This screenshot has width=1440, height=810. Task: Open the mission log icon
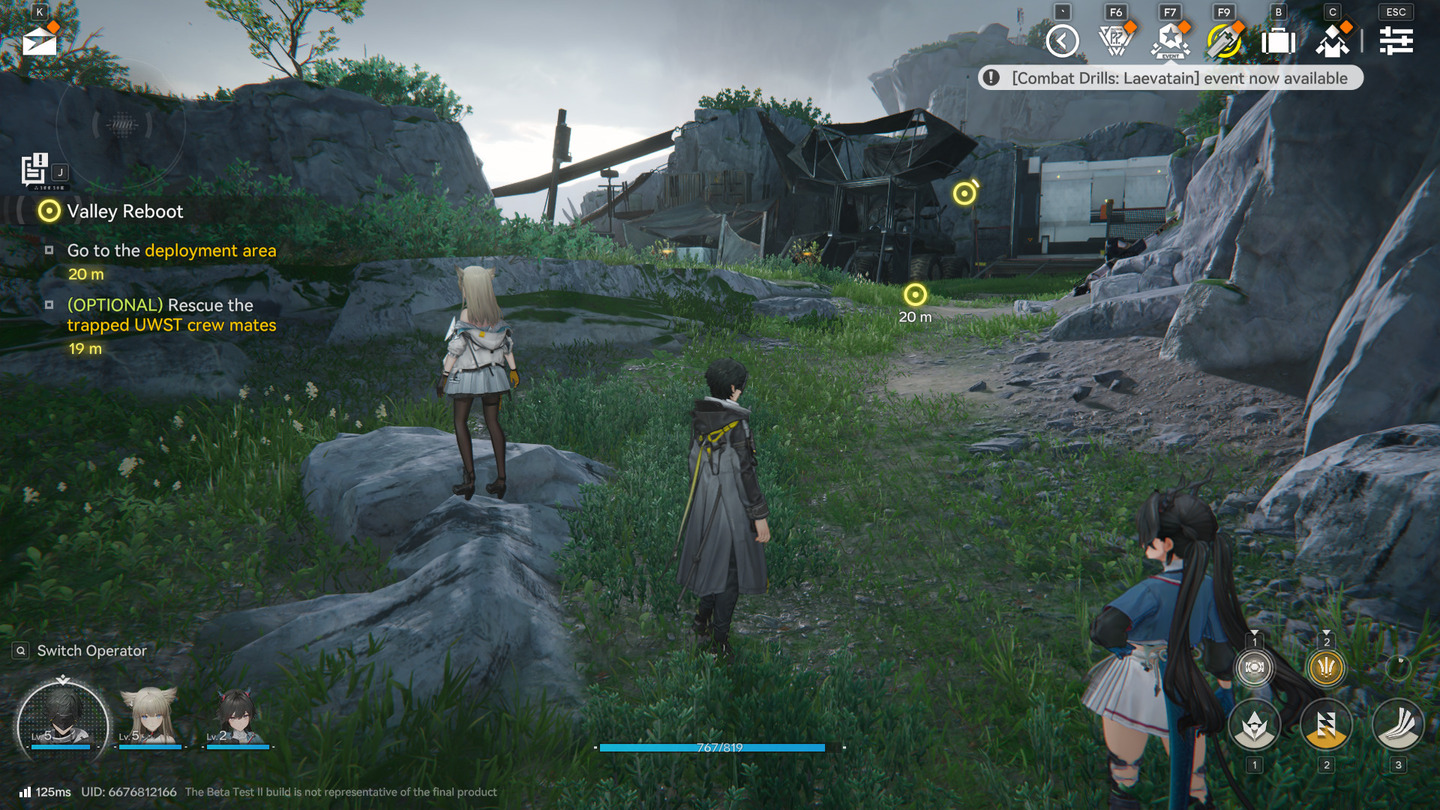[35, 169]
